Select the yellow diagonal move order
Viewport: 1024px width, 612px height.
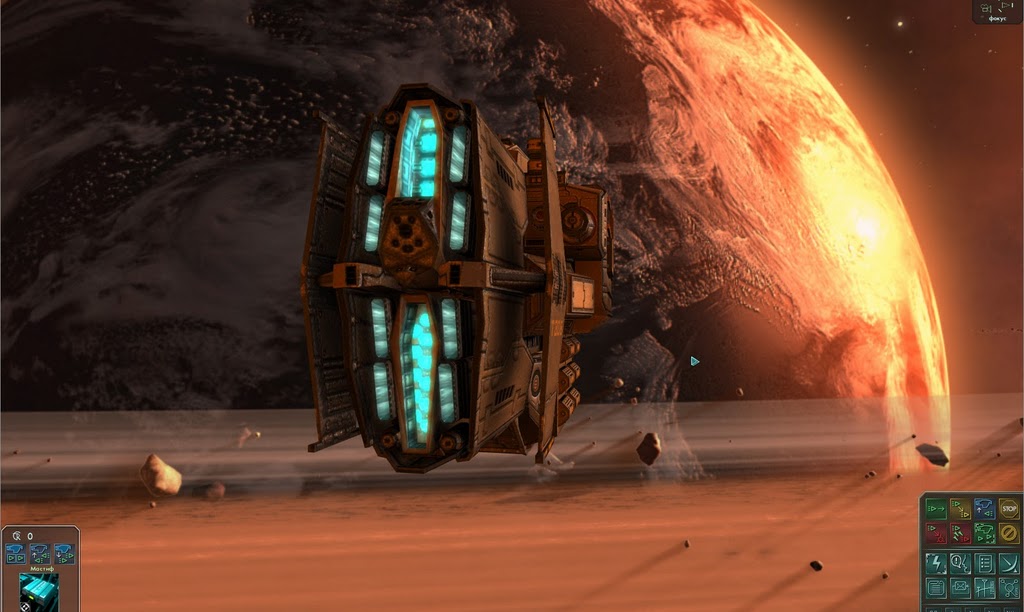pos(960,509)
